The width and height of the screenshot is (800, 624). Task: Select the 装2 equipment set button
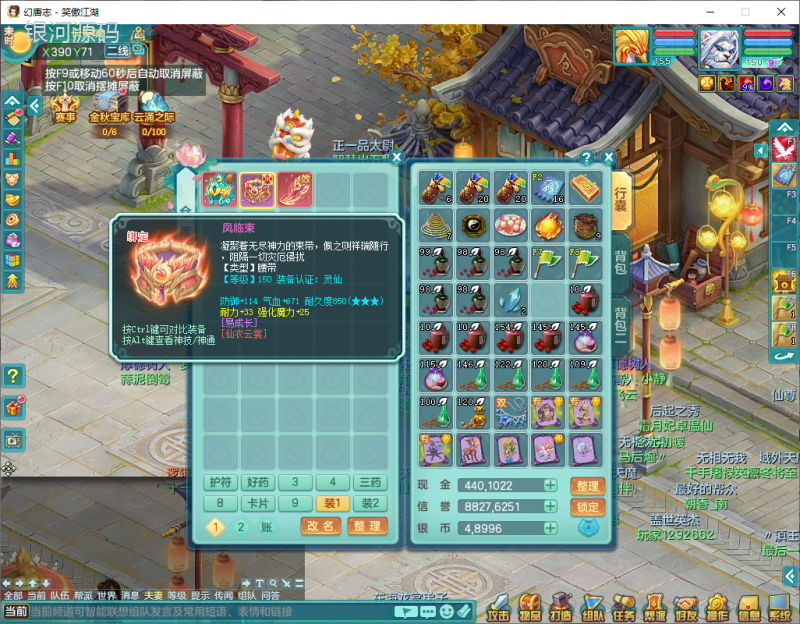coord(370,504)
